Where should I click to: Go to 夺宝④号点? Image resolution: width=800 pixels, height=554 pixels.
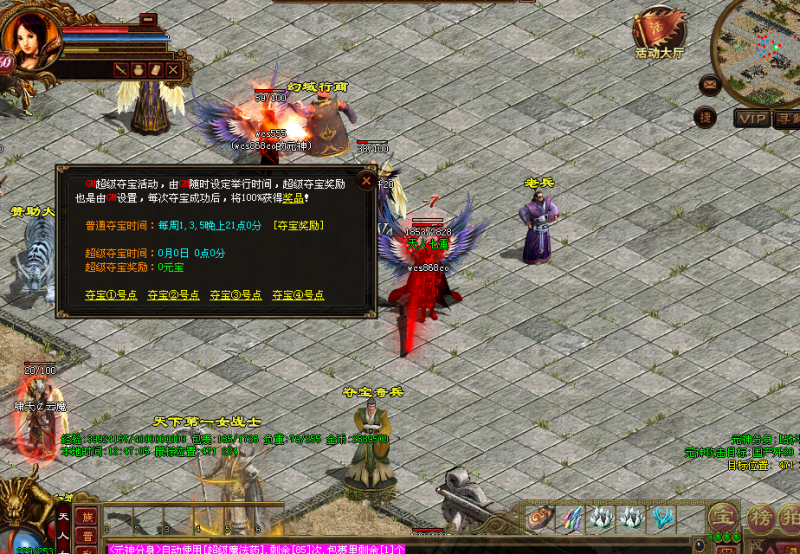[x=298, y=295]
